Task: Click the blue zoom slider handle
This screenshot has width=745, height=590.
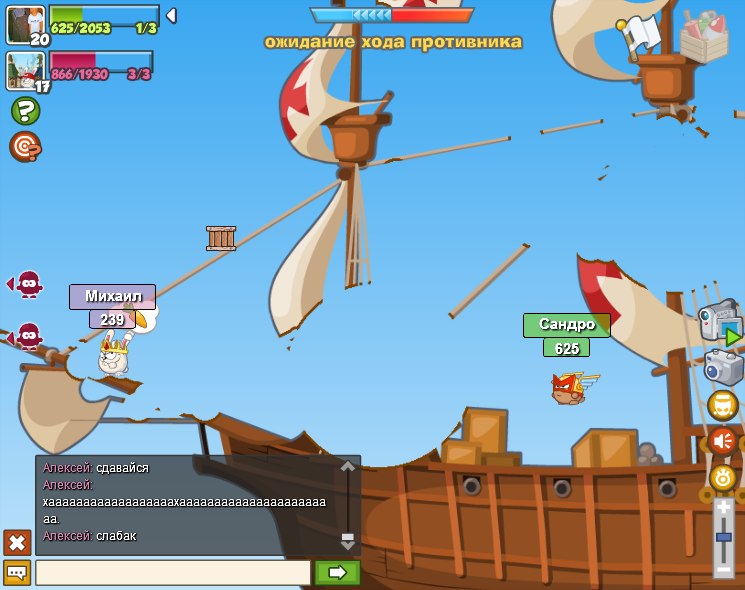Action: [724, 537]
